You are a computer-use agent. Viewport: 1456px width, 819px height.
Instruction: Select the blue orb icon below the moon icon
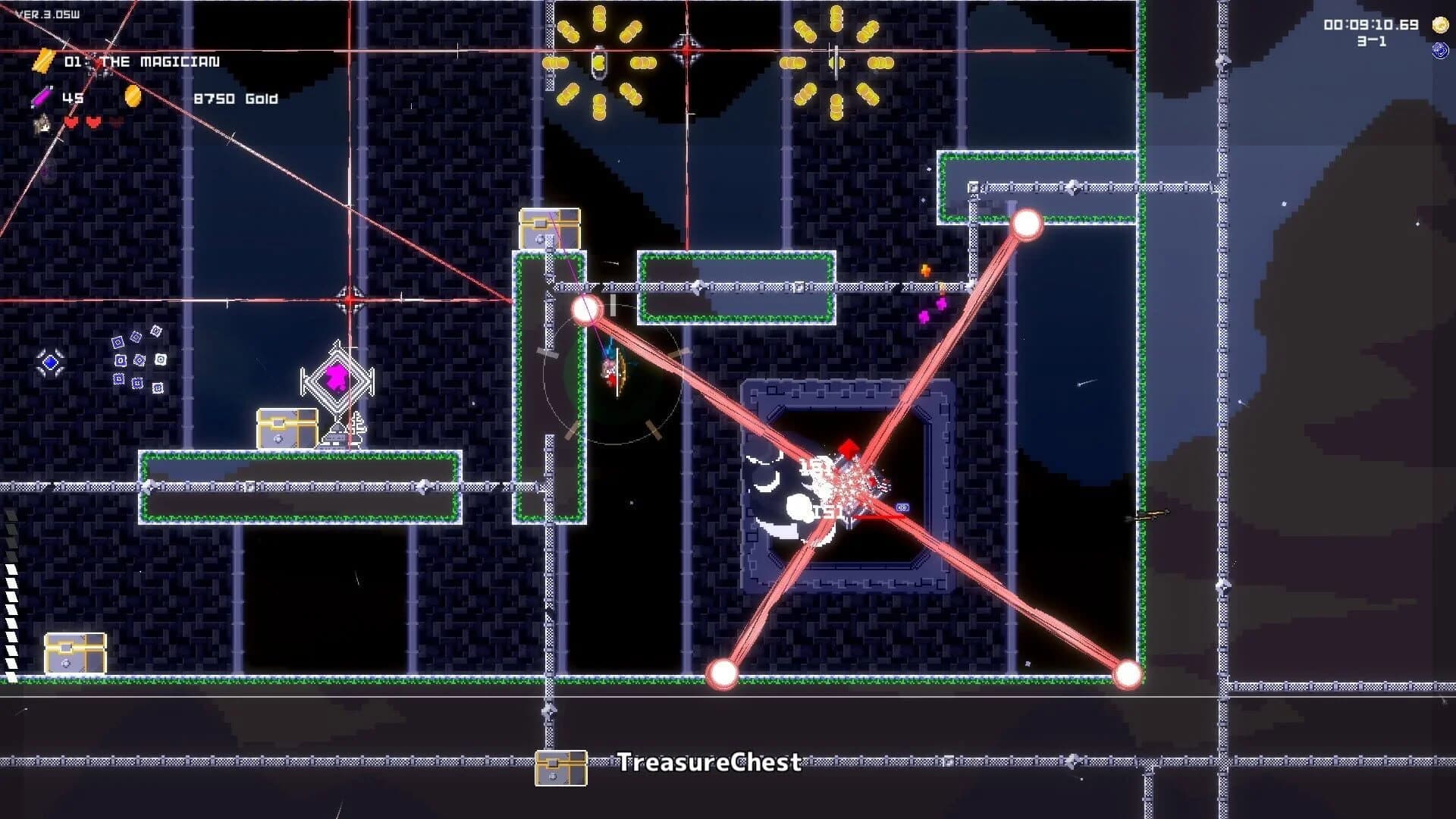tap(1441, 50)
